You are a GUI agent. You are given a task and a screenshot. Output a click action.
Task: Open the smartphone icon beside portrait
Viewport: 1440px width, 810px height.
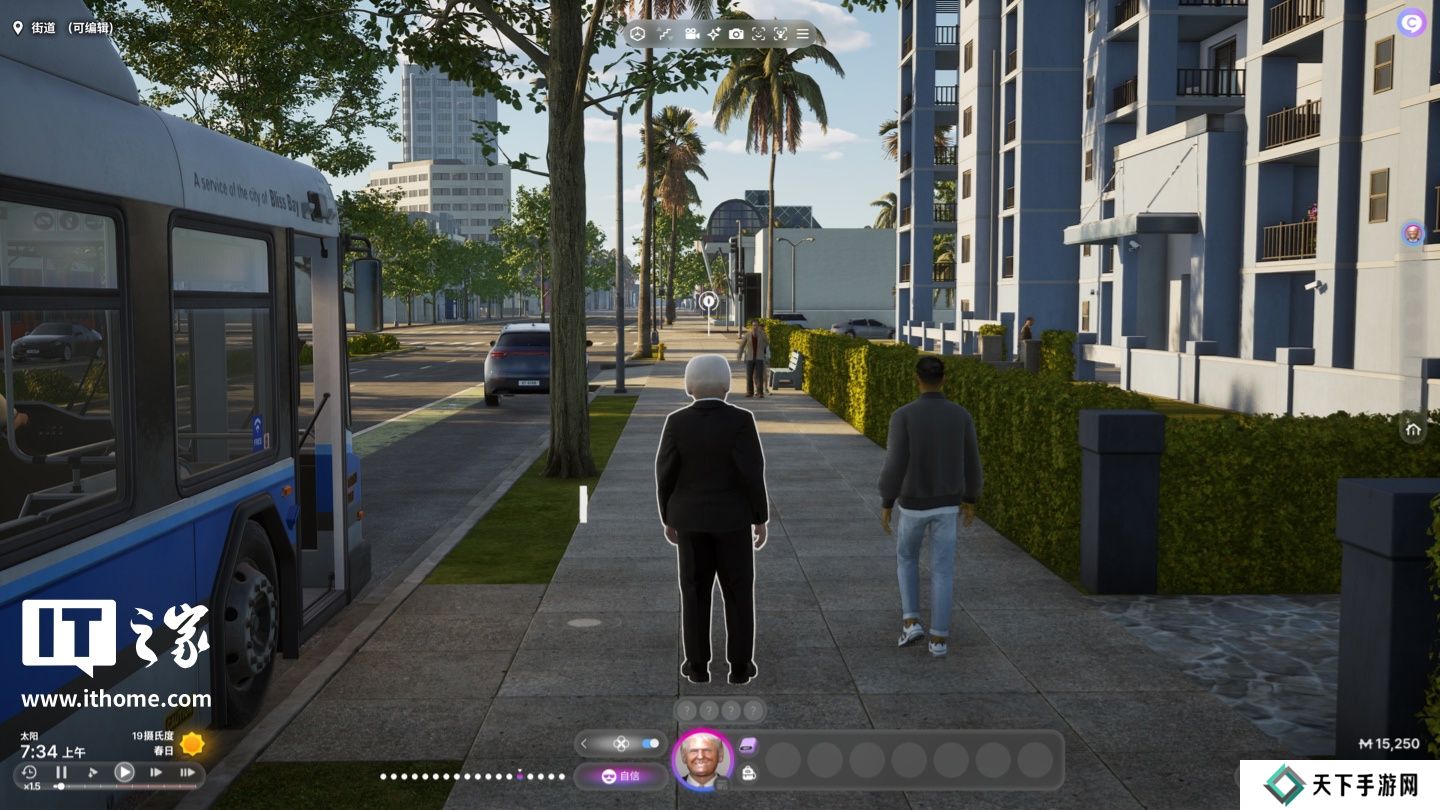[x=749, y=745]
